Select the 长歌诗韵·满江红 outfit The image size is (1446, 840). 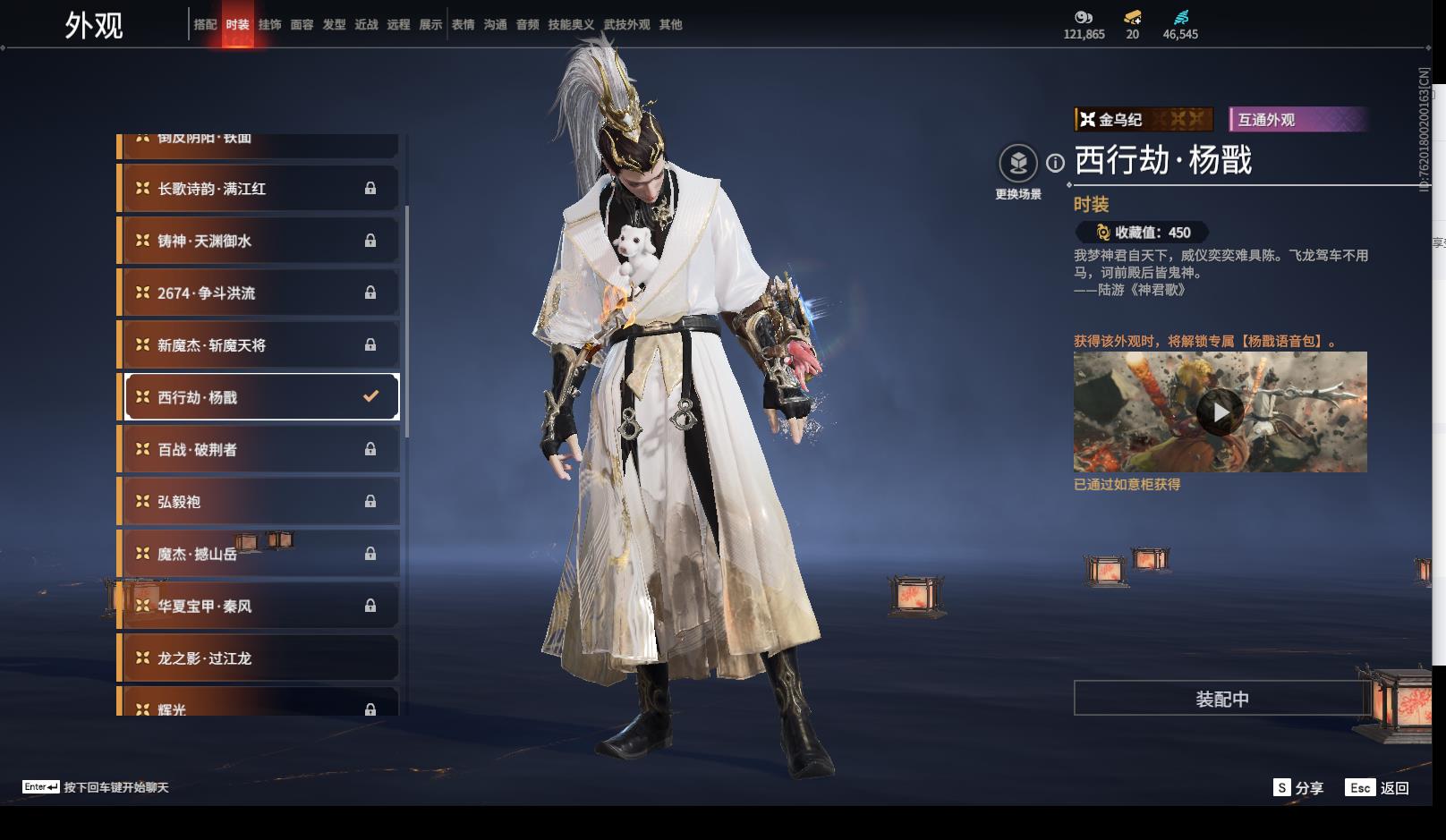click(x=259, y=189)
